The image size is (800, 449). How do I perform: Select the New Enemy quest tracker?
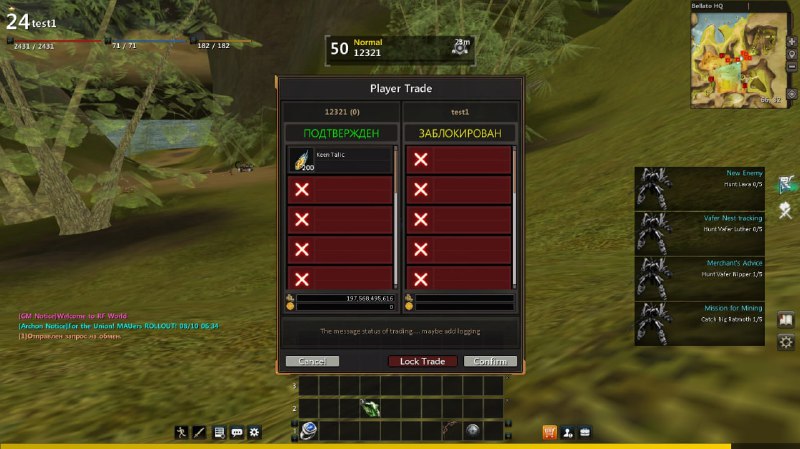tap(699, 187)
